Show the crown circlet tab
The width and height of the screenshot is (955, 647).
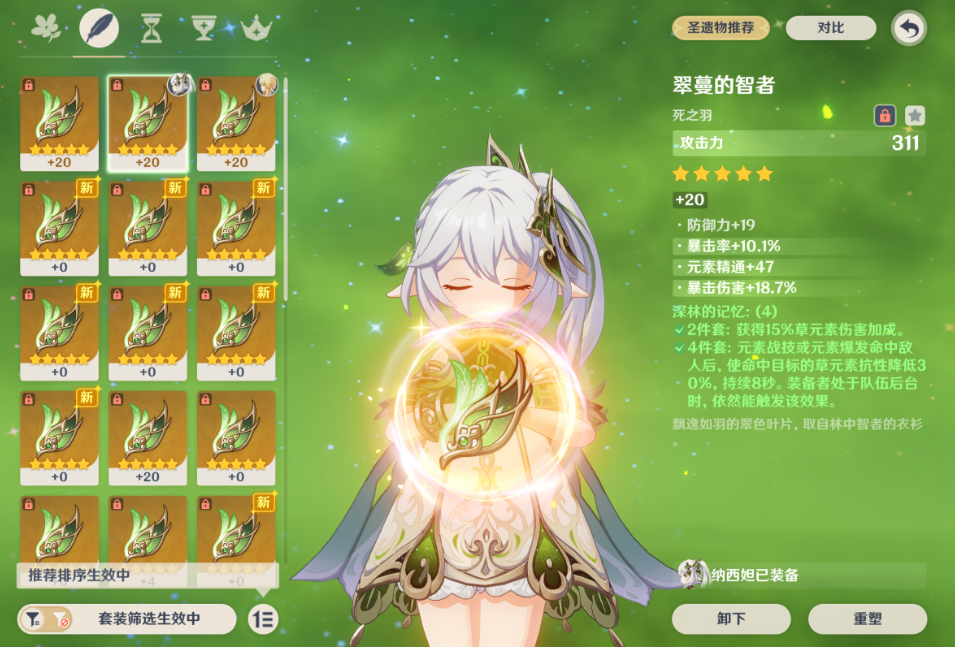click(x=257, y=28)
